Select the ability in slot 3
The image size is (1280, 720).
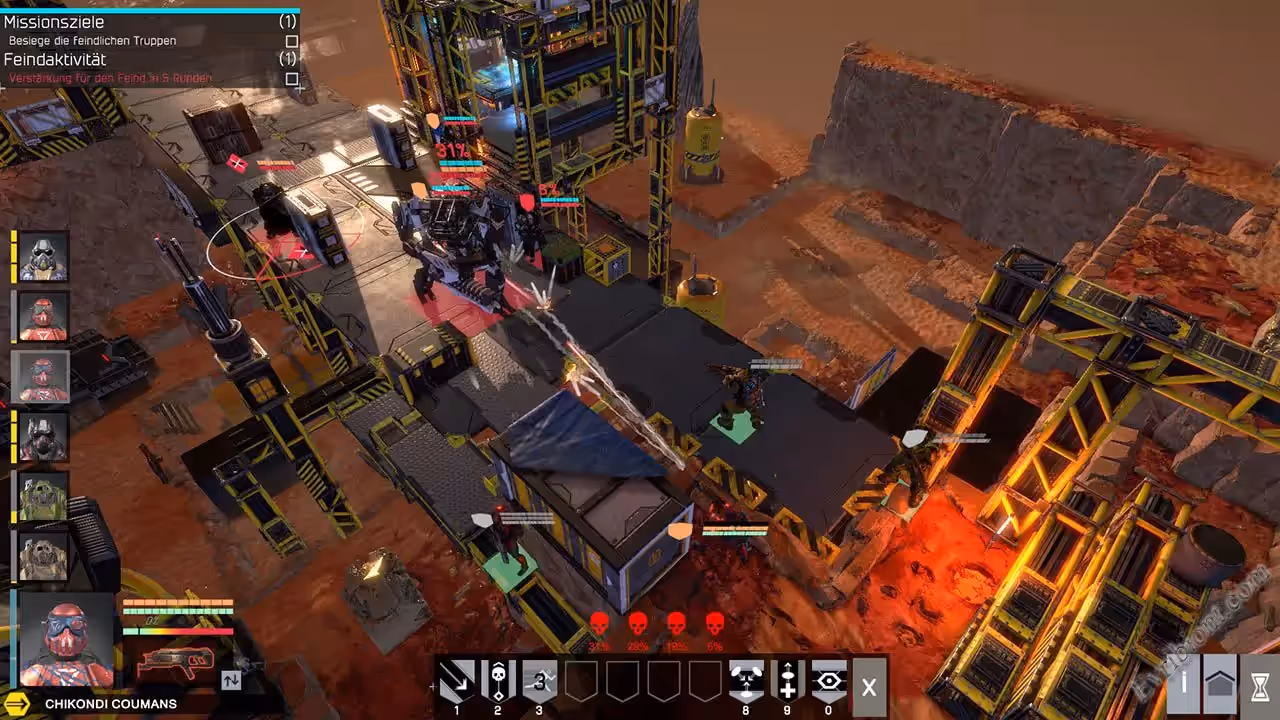pyautogui.click(x=539, y=680)
